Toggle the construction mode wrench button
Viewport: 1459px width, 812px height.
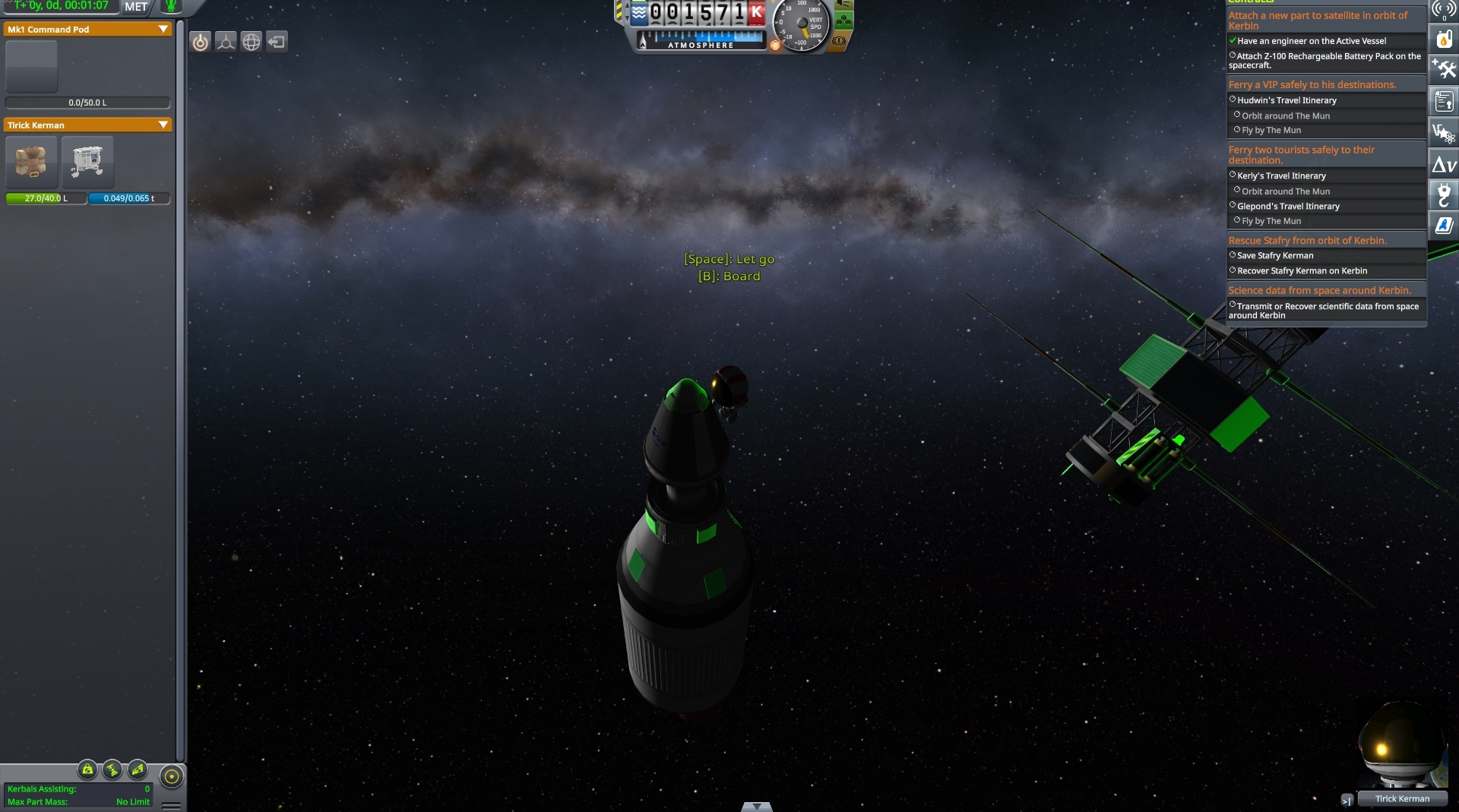tap(1444, 70)
